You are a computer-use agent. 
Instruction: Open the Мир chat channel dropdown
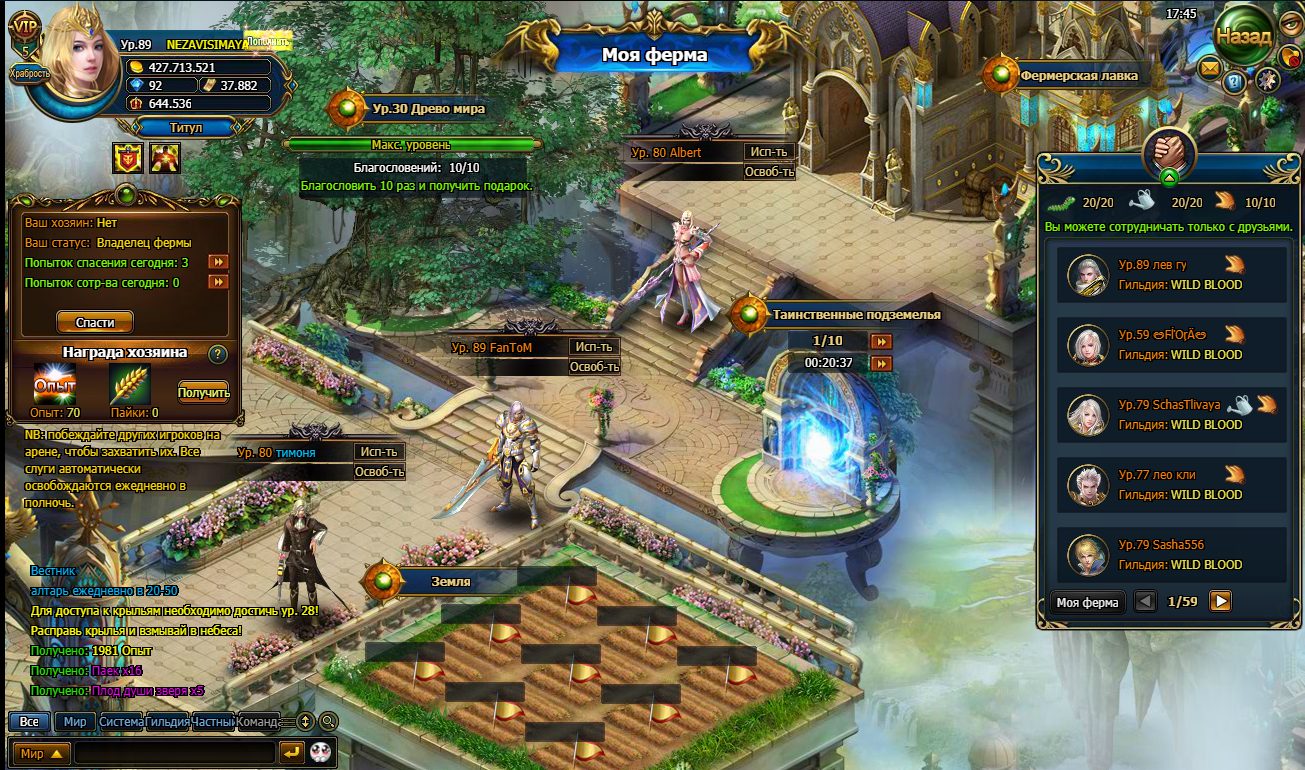coord(42,753)
